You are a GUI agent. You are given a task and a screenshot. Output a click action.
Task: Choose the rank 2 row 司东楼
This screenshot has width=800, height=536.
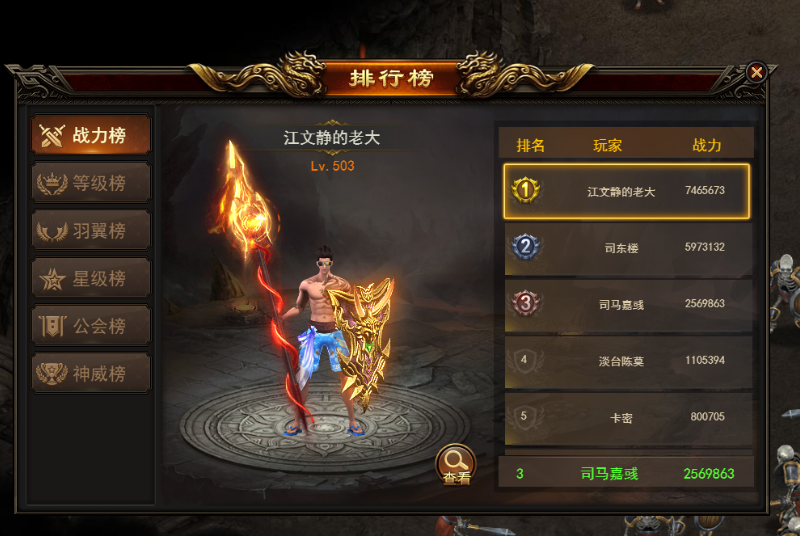(x=626, y=248)
